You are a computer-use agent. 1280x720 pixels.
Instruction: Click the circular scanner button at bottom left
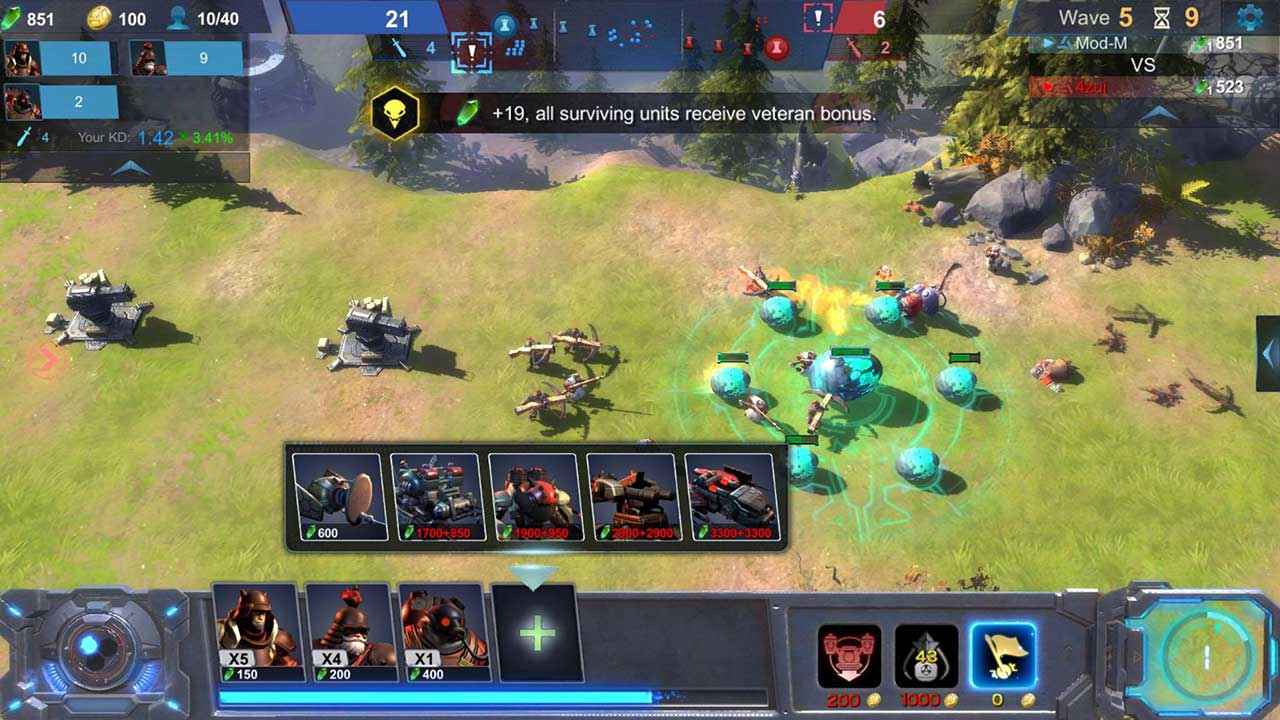click(91, 647)
